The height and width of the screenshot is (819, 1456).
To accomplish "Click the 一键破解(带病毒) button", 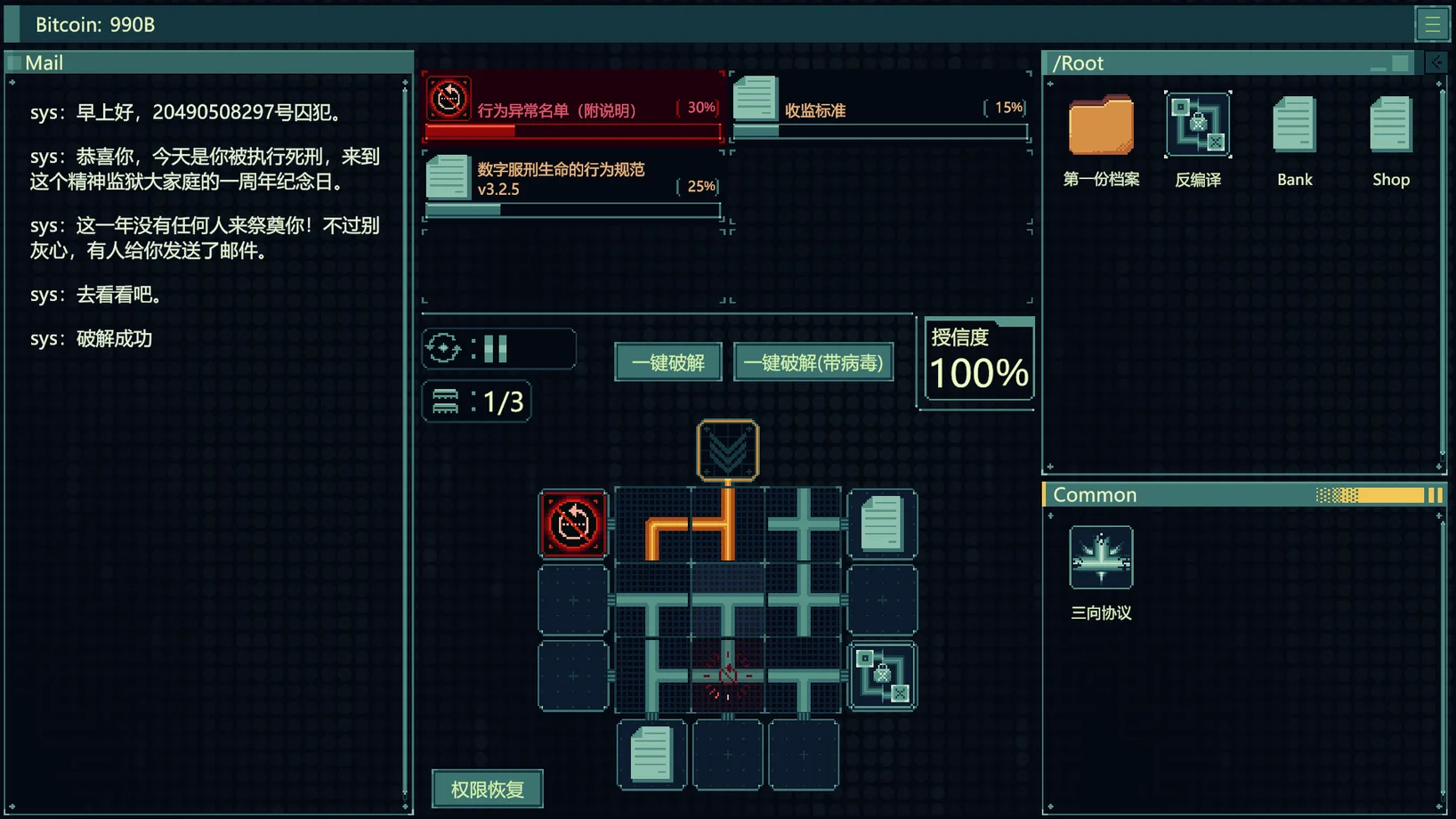I will click(813, 362).
